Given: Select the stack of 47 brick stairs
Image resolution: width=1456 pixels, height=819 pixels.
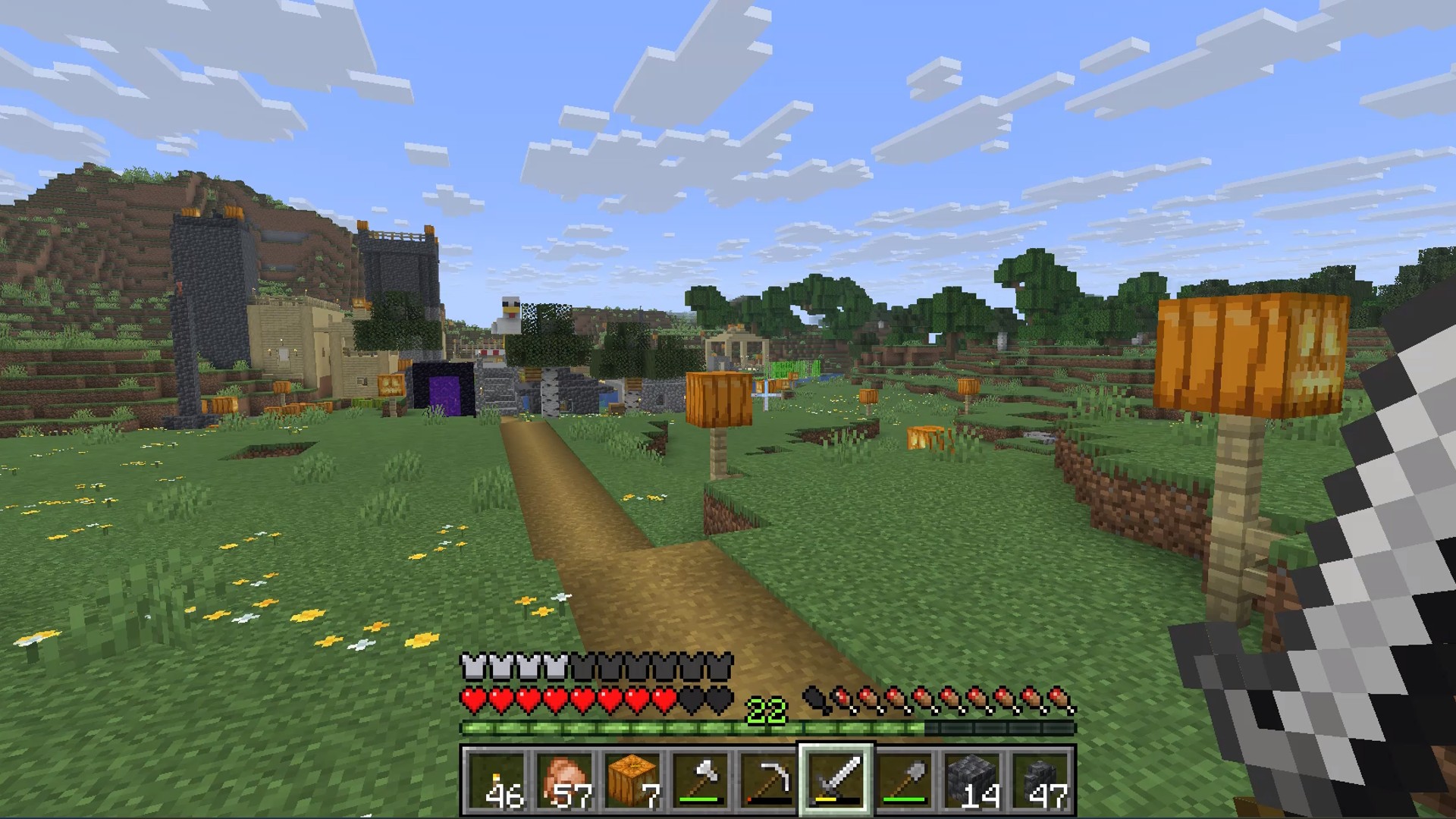Looking at the screenshot, I should [1040, 780].
